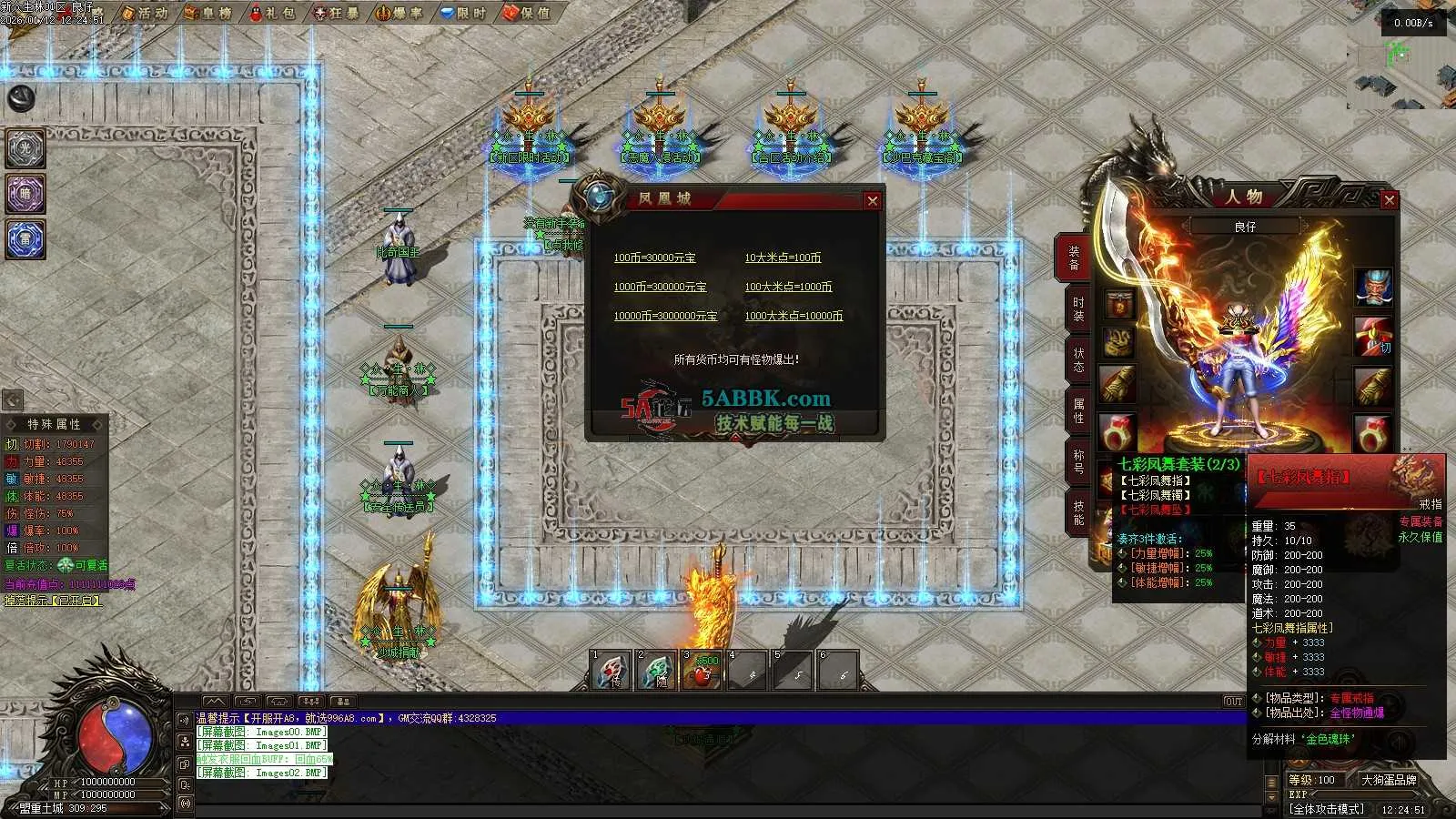The image size is (1456, 819).
Task: Select the 1000币=300000元宝 exchange link
Action: click(660, 287)
